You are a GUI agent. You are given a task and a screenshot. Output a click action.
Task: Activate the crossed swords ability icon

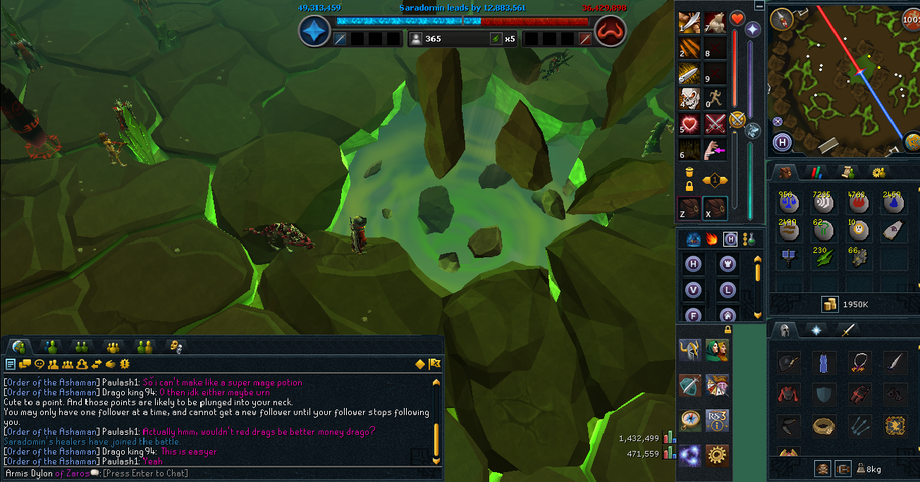[714, 124]
